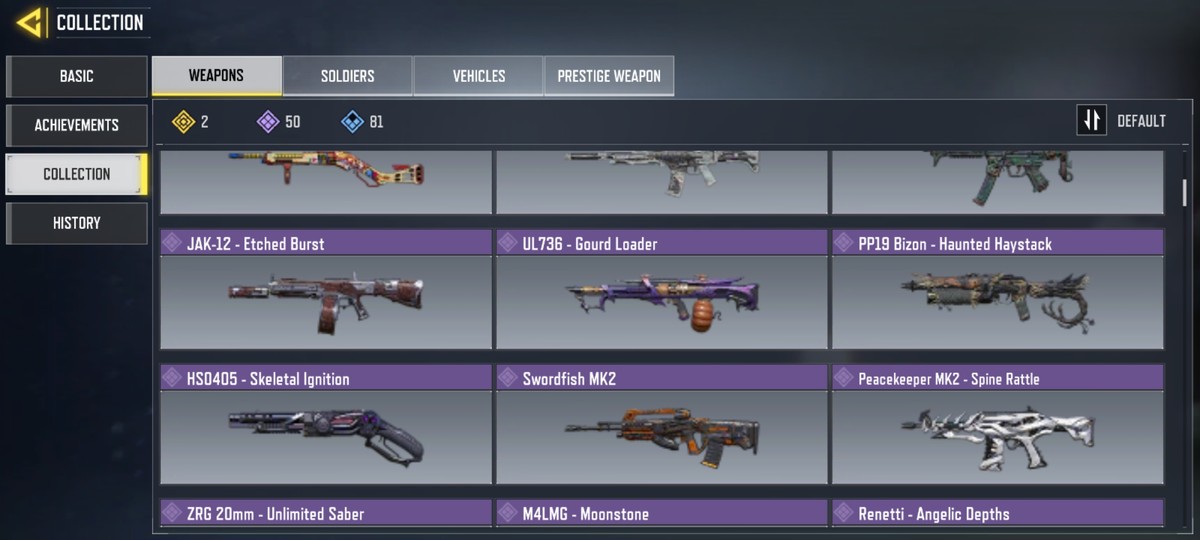Screen dimensions: 1200x540
Task: Open the Basic profile section
Action: [77, 76]
